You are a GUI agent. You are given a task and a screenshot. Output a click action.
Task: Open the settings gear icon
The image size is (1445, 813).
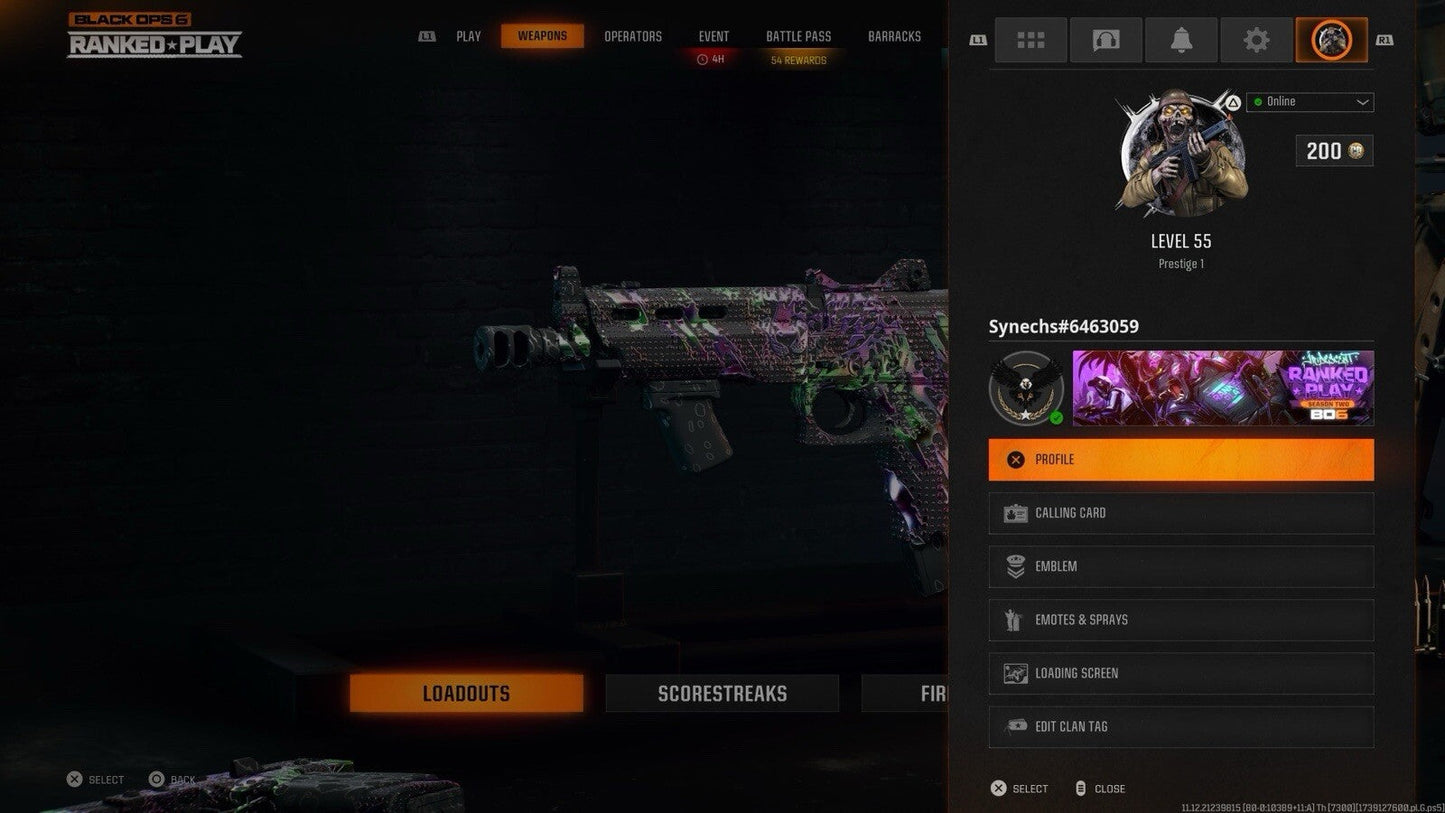click(1256, 40)
